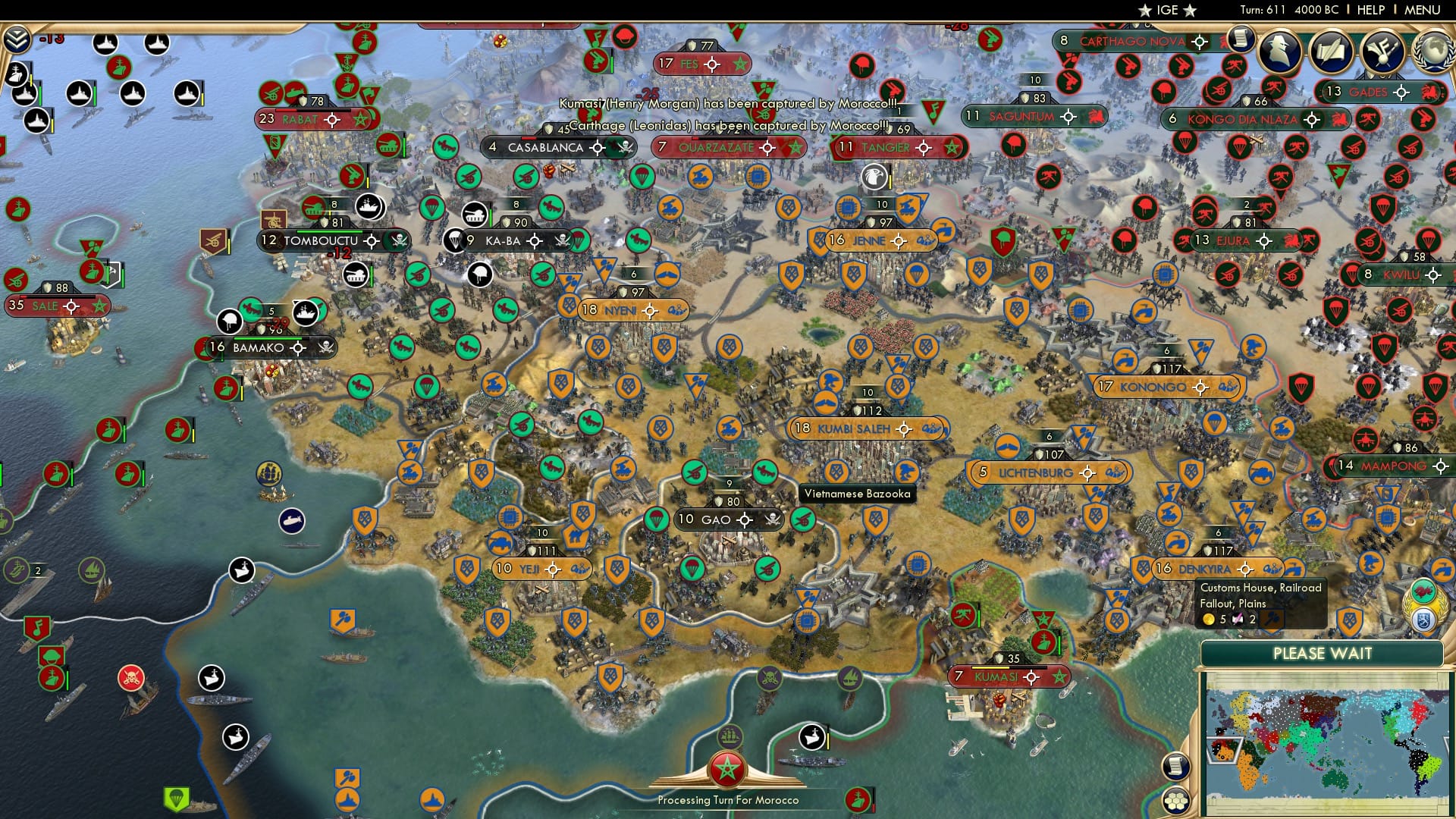The image size is (1456, 819).
Task: Click the Processing Turn For Morocco progress bar
Action: coord(728,799)
